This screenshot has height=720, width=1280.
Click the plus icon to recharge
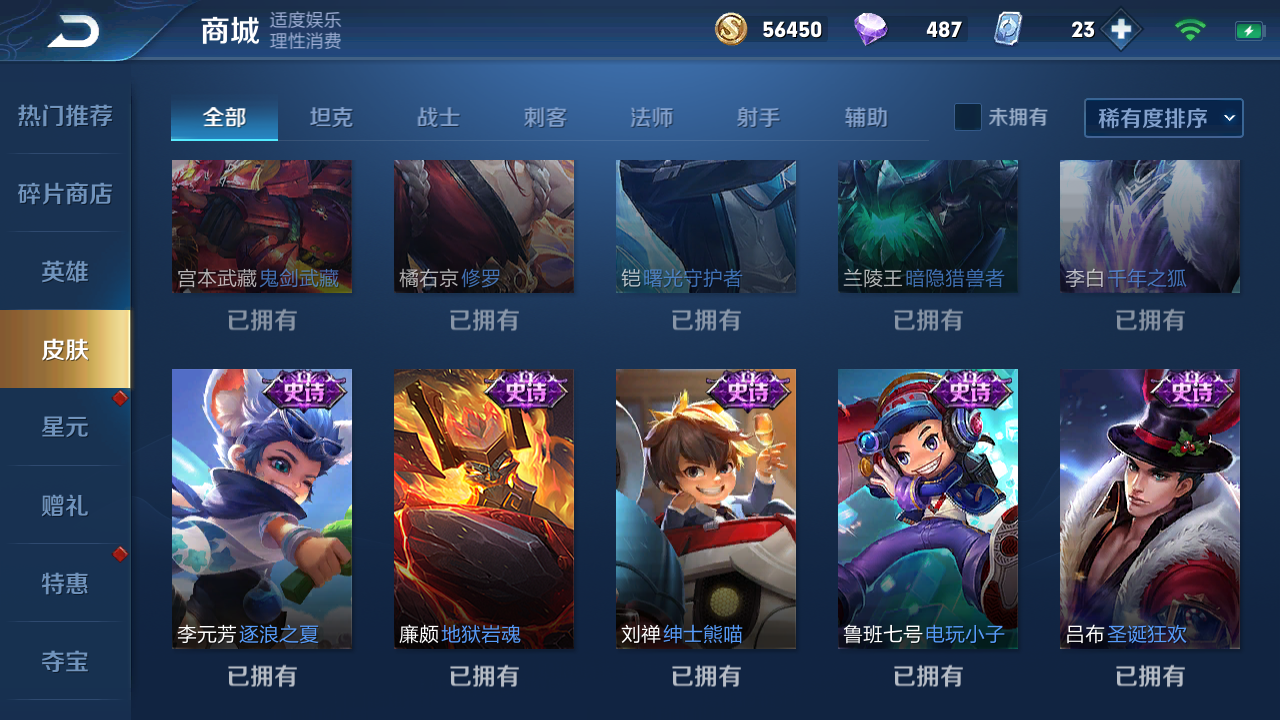(1121, 29)
